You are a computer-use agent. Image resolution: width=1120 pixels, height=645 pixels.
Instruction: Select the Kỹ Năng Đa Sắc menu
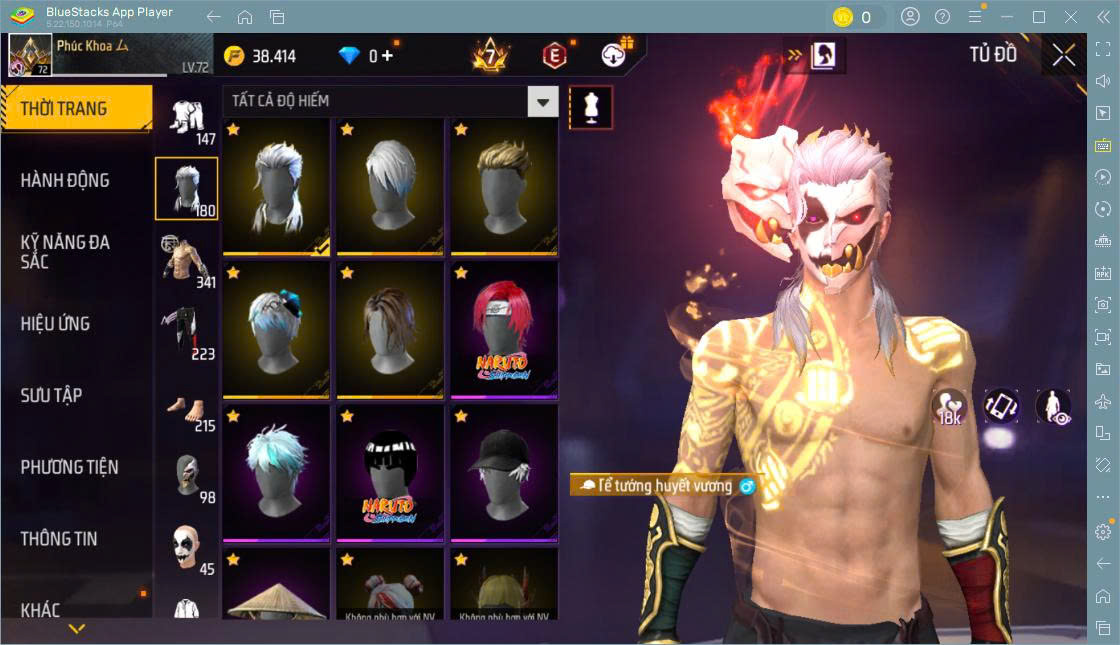65,251
